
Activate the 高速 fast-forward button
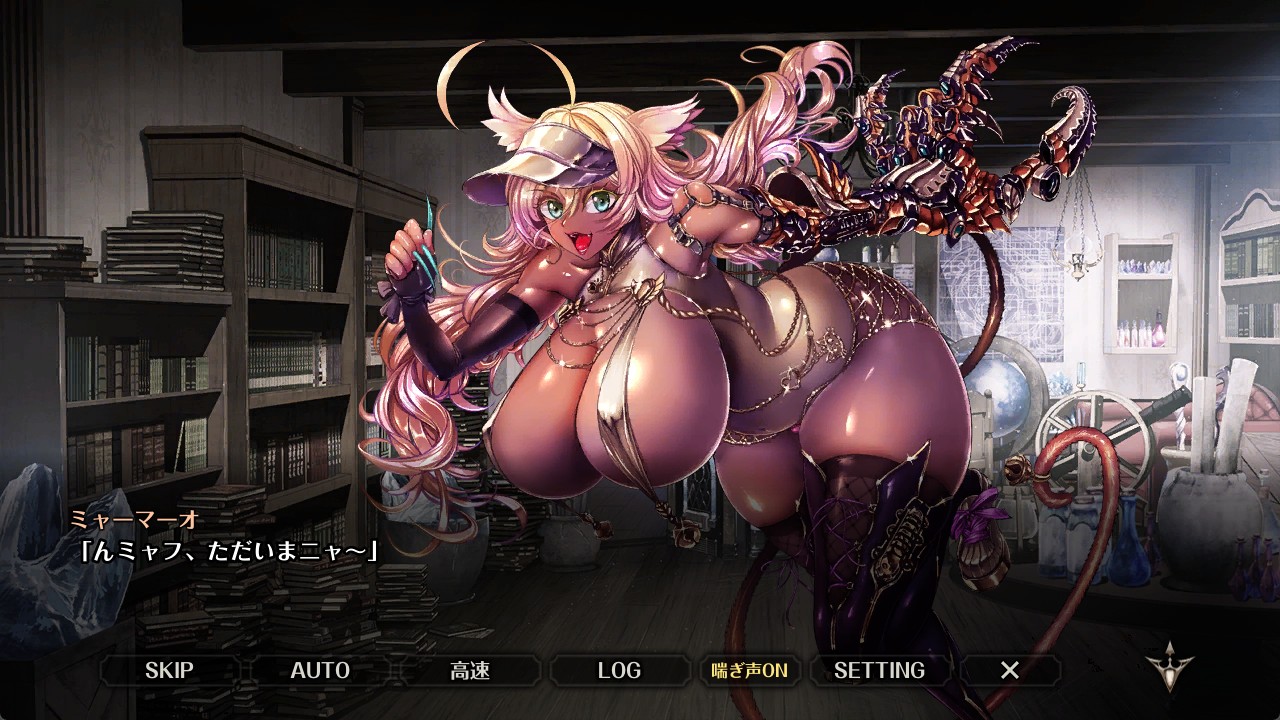470,670
